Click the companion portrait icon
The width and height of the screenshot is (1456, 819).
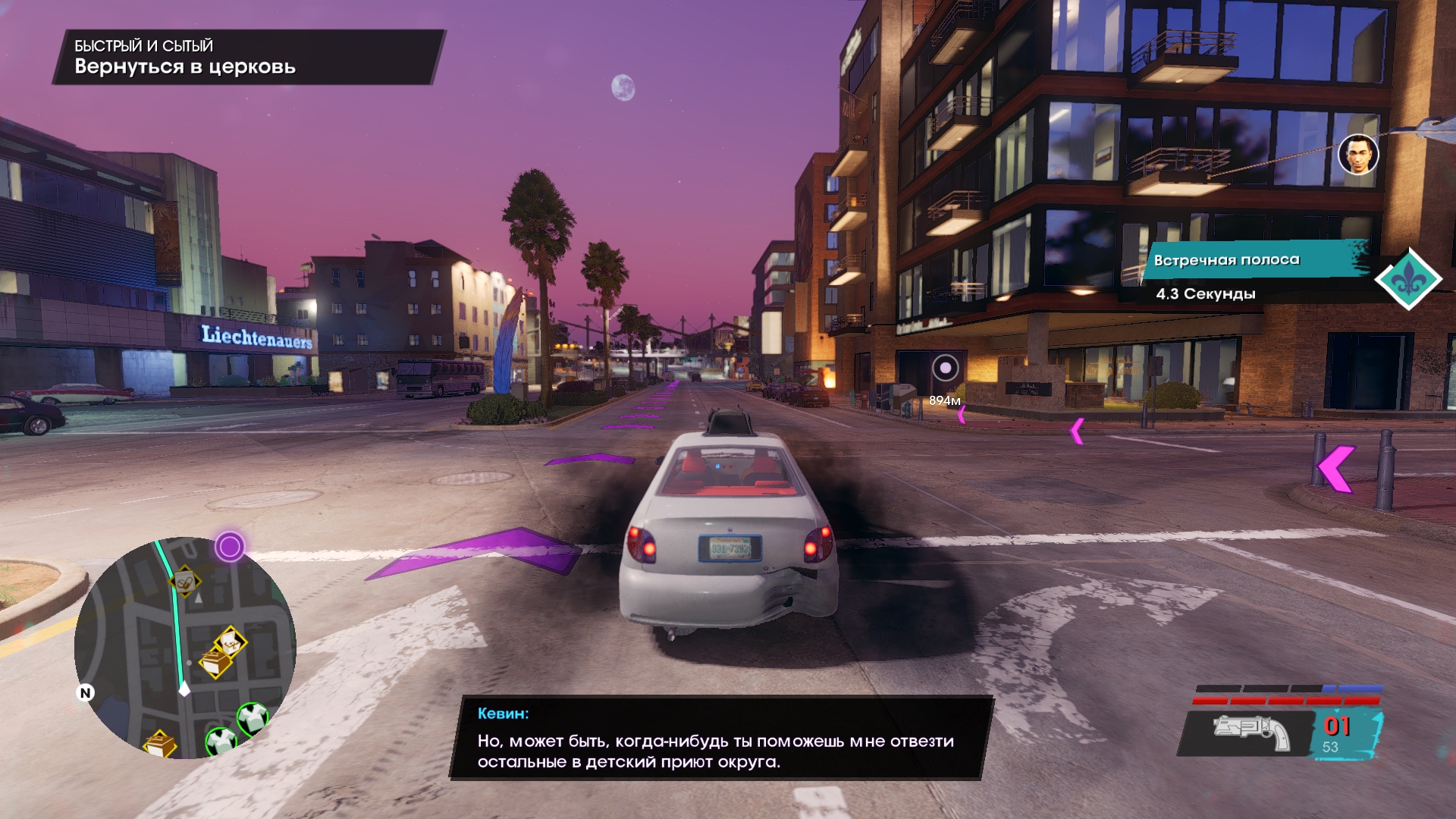coord(1357,155)
